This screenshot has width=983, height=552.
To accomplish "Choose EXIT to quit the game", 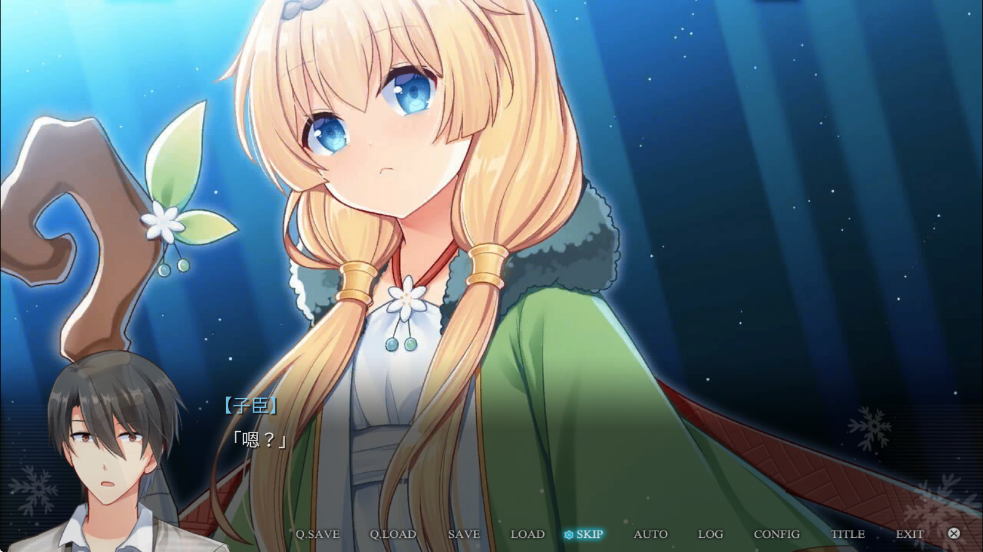I will (x=909, y=534).
